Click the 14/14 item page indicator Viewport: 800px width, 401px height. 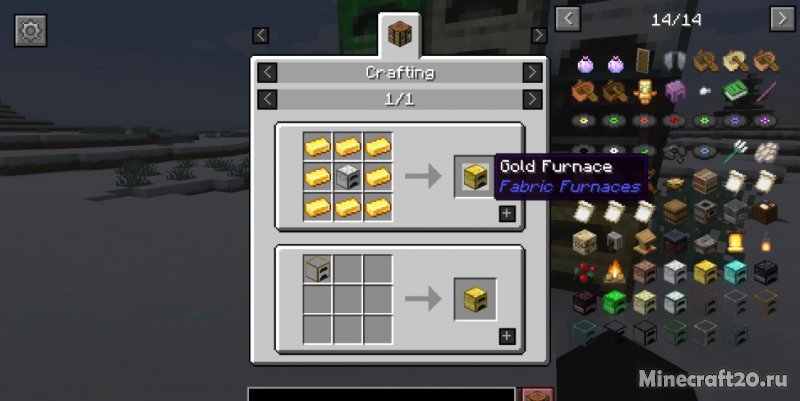[675, 18]
